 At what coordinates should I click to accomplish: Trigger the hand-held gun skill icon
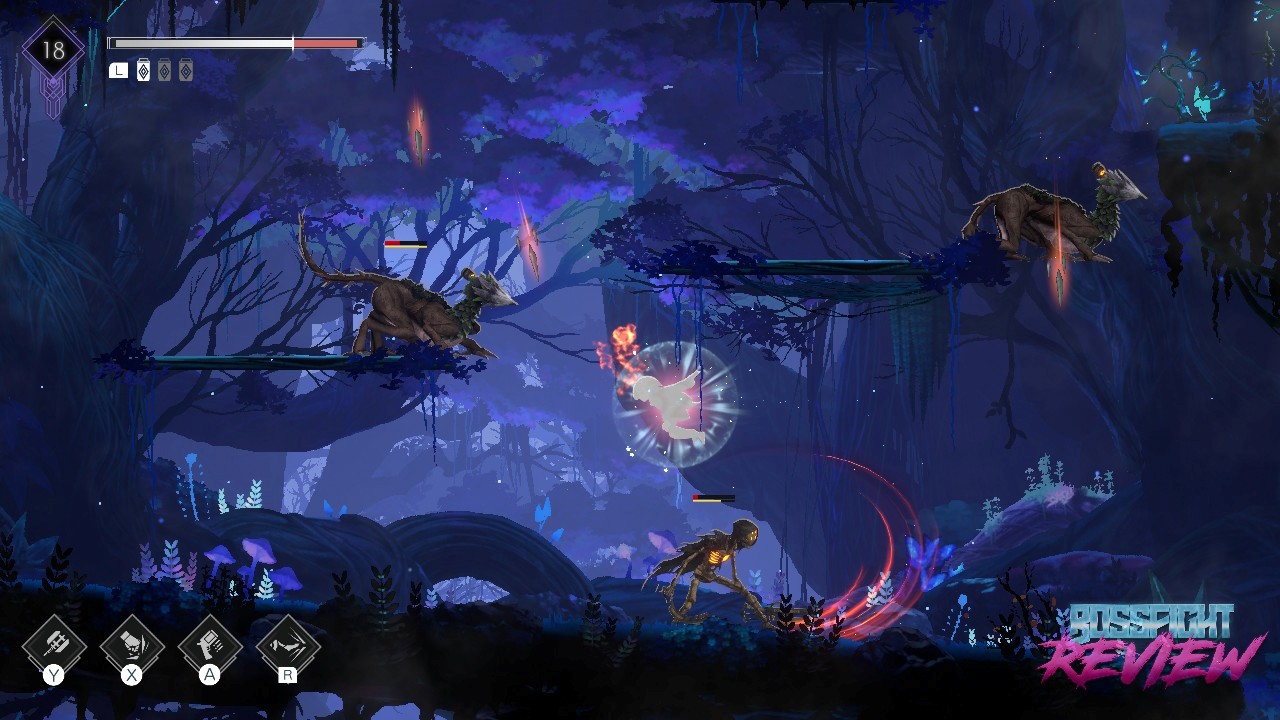[x=209, y=644]
